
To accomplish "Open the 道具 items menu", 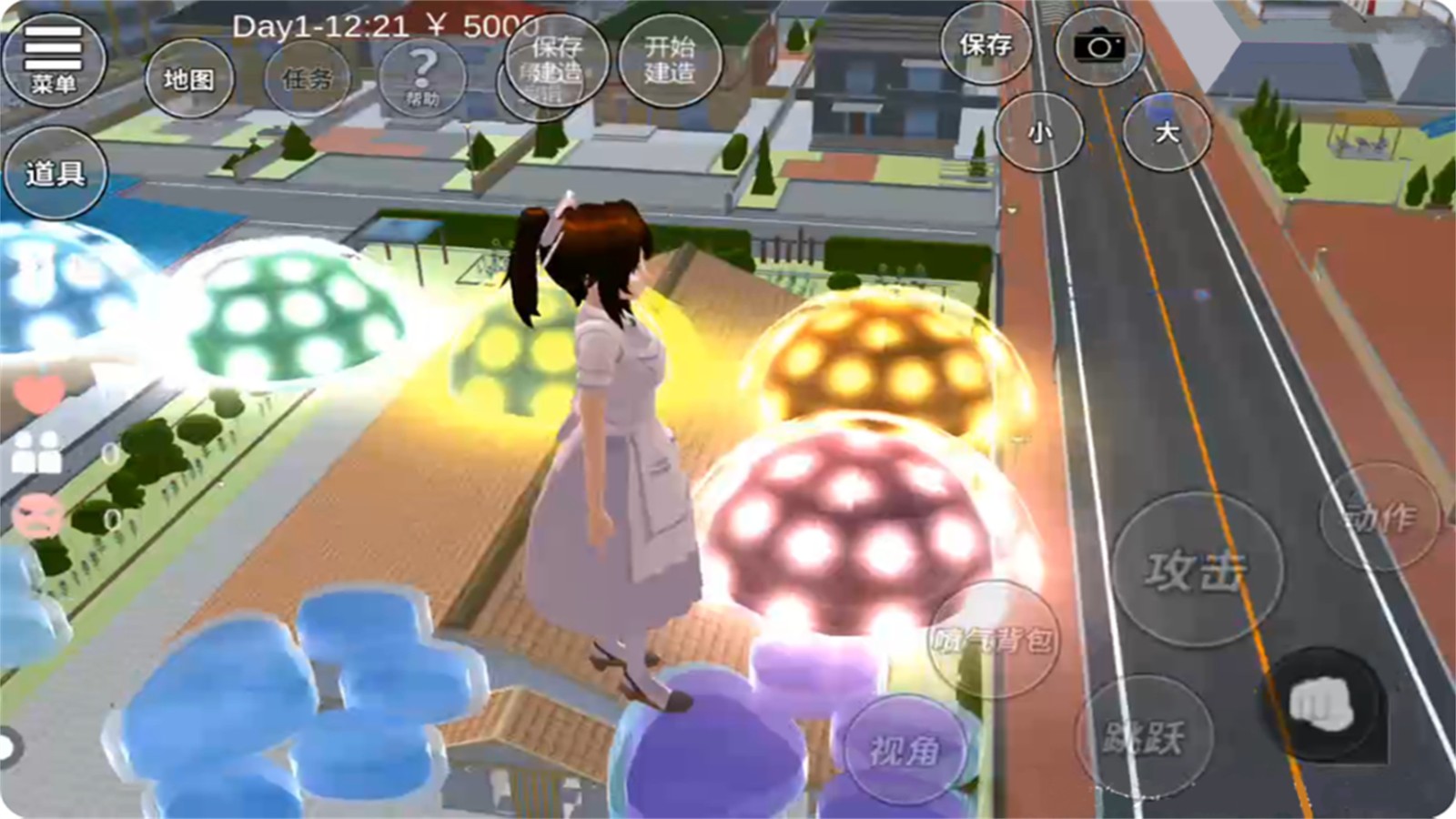I will 55,173.
